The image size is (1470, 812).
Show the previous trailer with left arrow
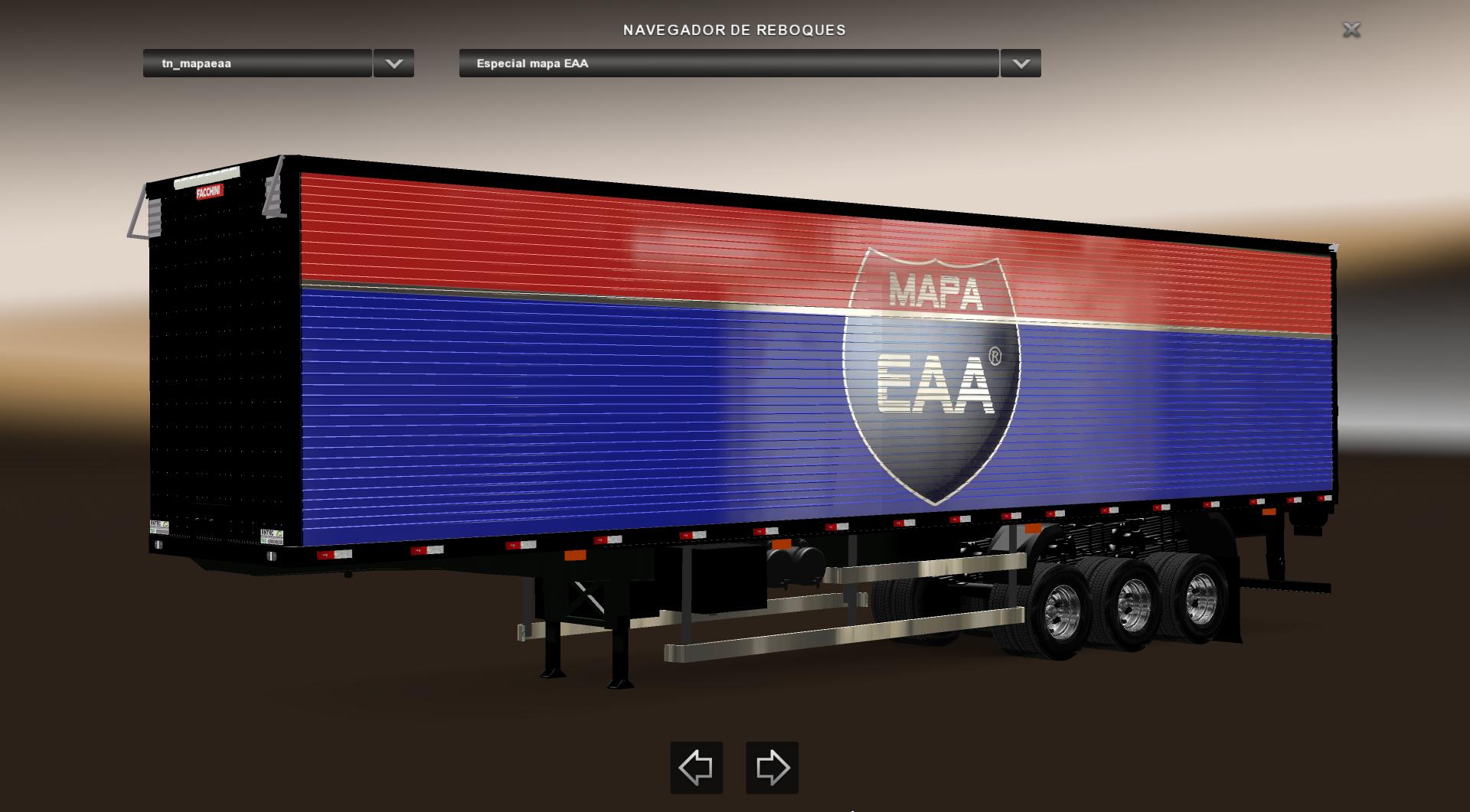pyautogui.click(x=696, y=767)
